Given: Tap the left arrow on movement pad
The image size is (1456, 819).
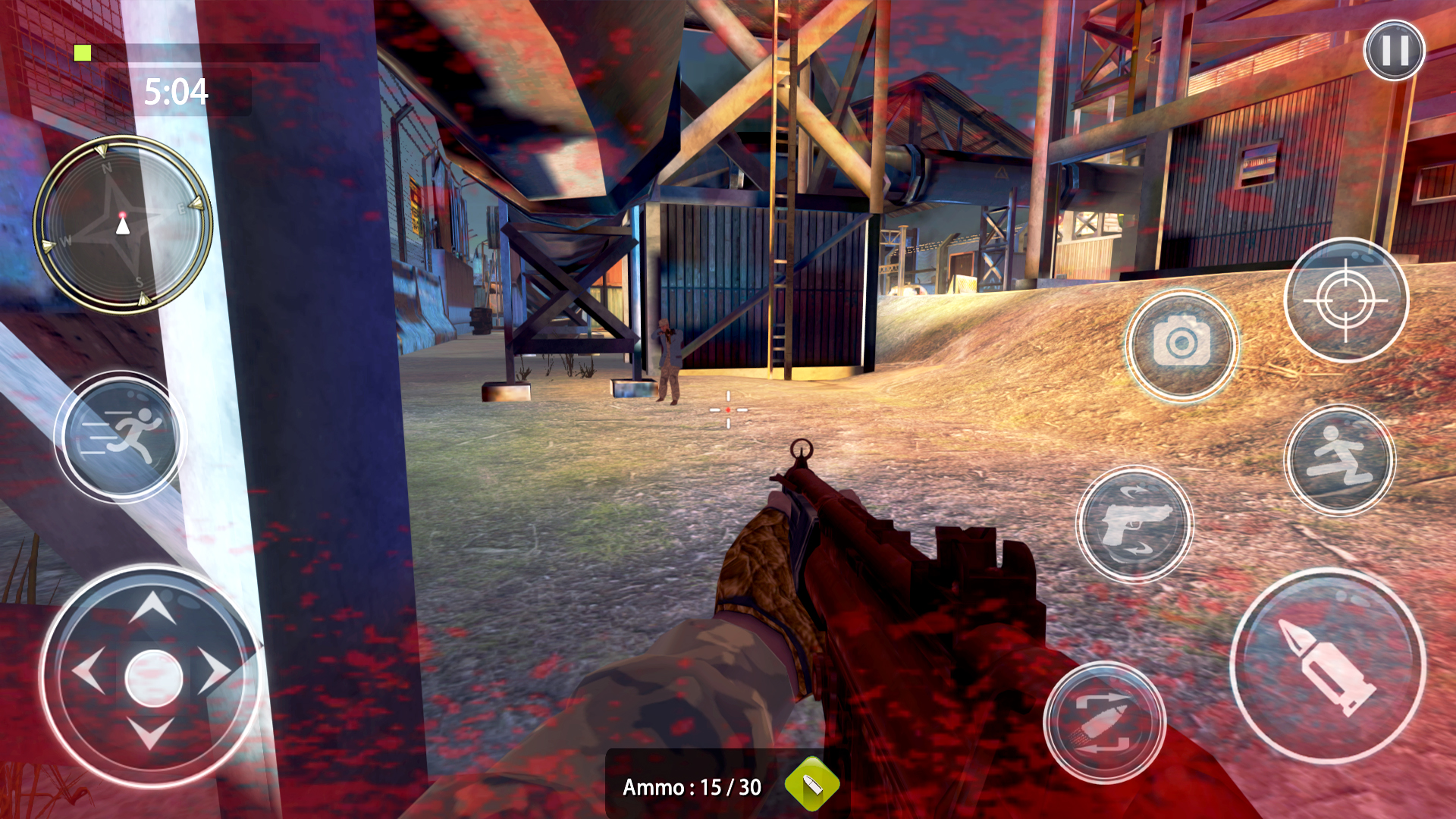Looking at the screenshot, I should tap(88, 671).
